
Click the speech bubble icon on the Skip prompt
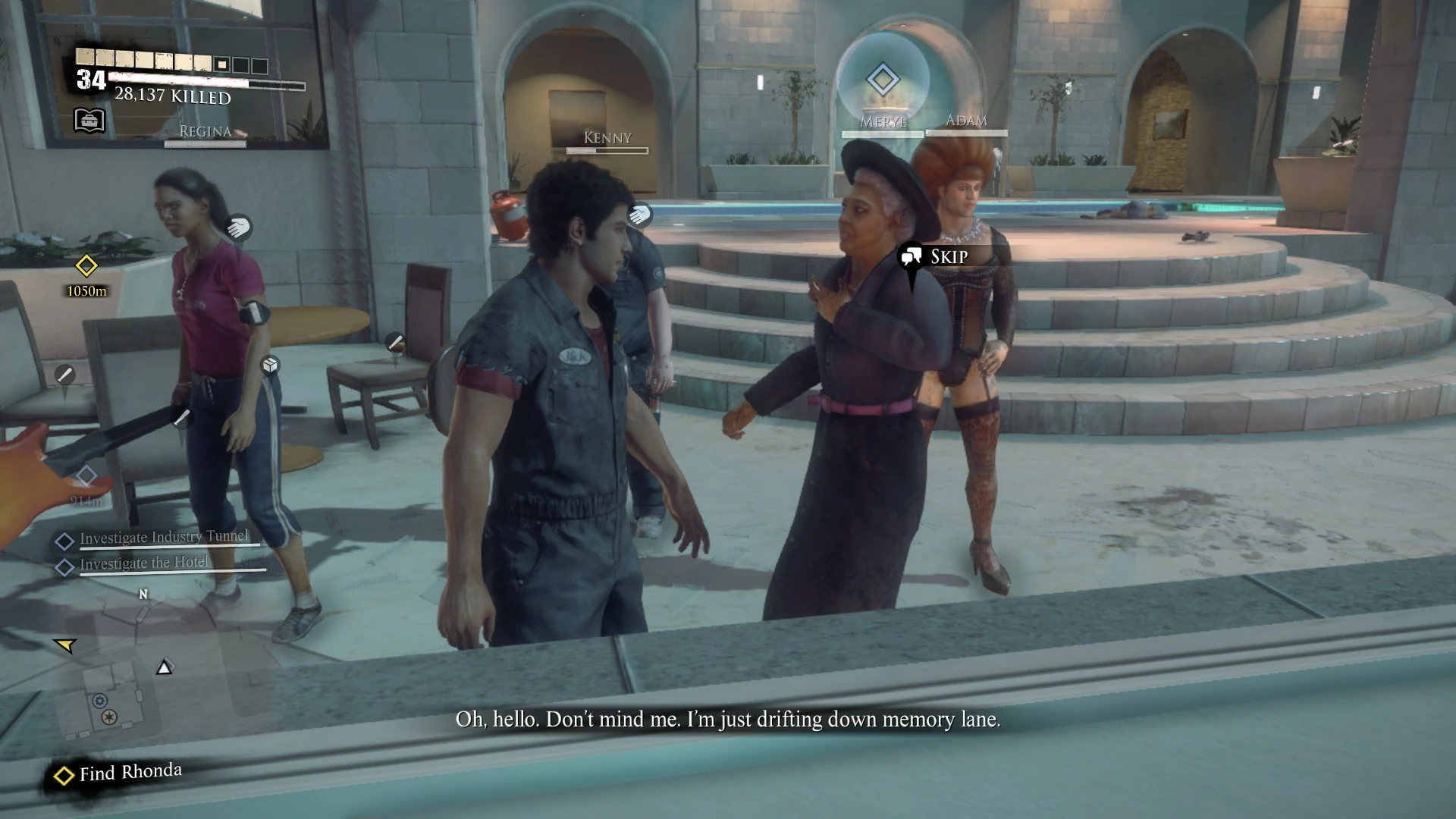click(x=912, y=257)
